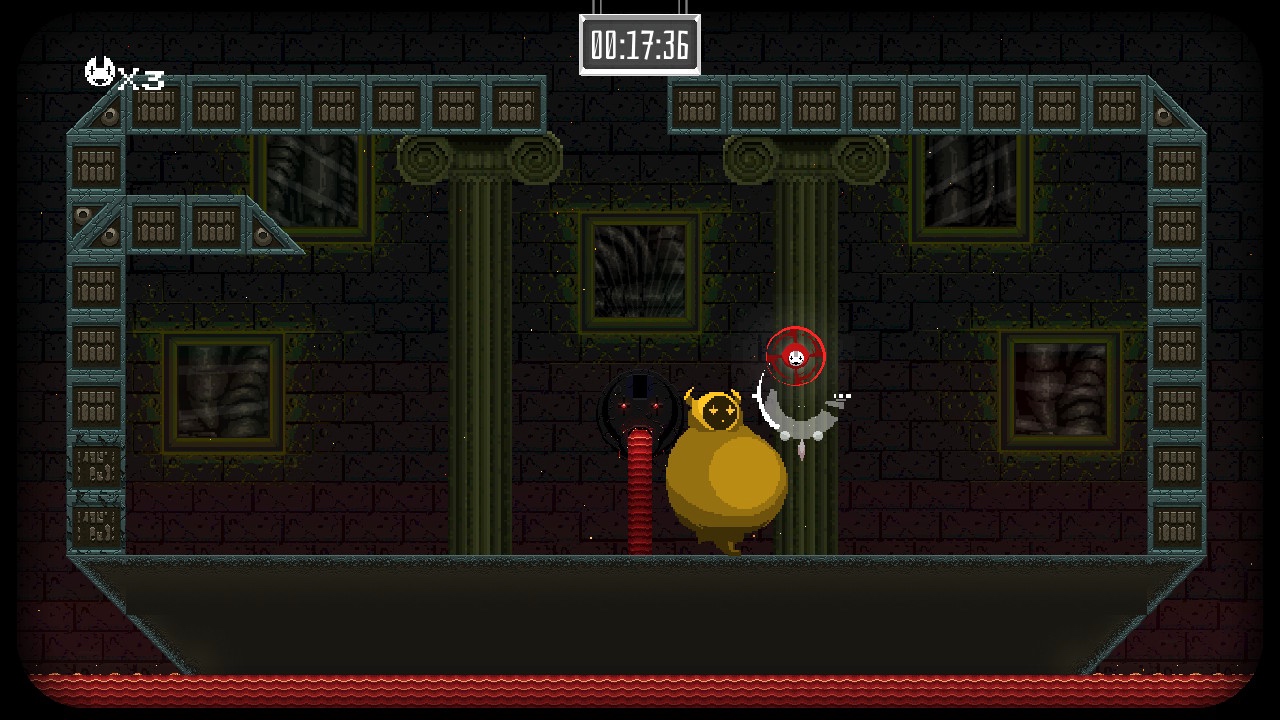1280x720 pixels.
Task: Select the center framed window picture
Action: coord(640,270)
